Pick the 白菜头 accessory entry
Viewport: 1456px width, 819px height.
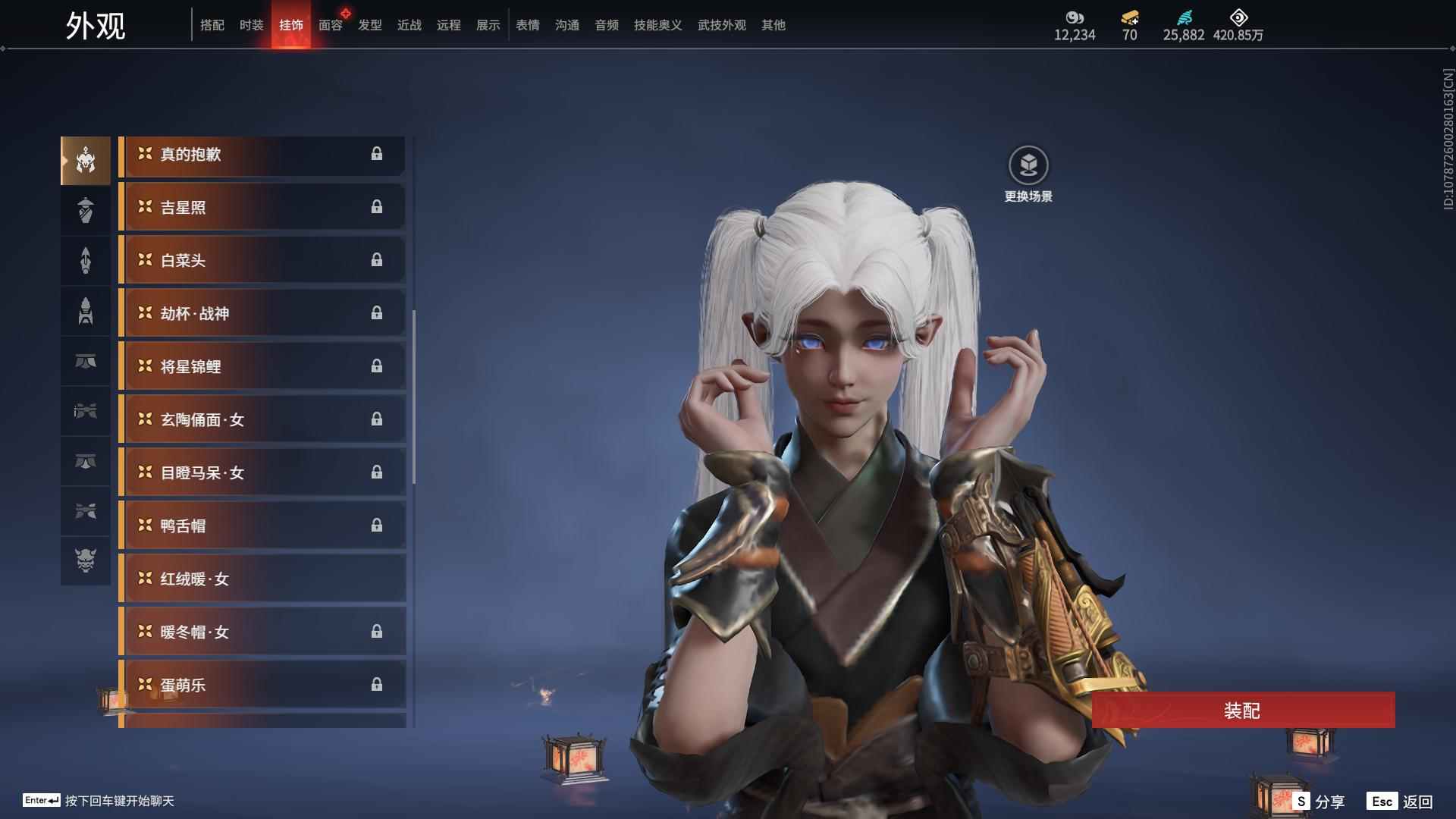[262, 260]
